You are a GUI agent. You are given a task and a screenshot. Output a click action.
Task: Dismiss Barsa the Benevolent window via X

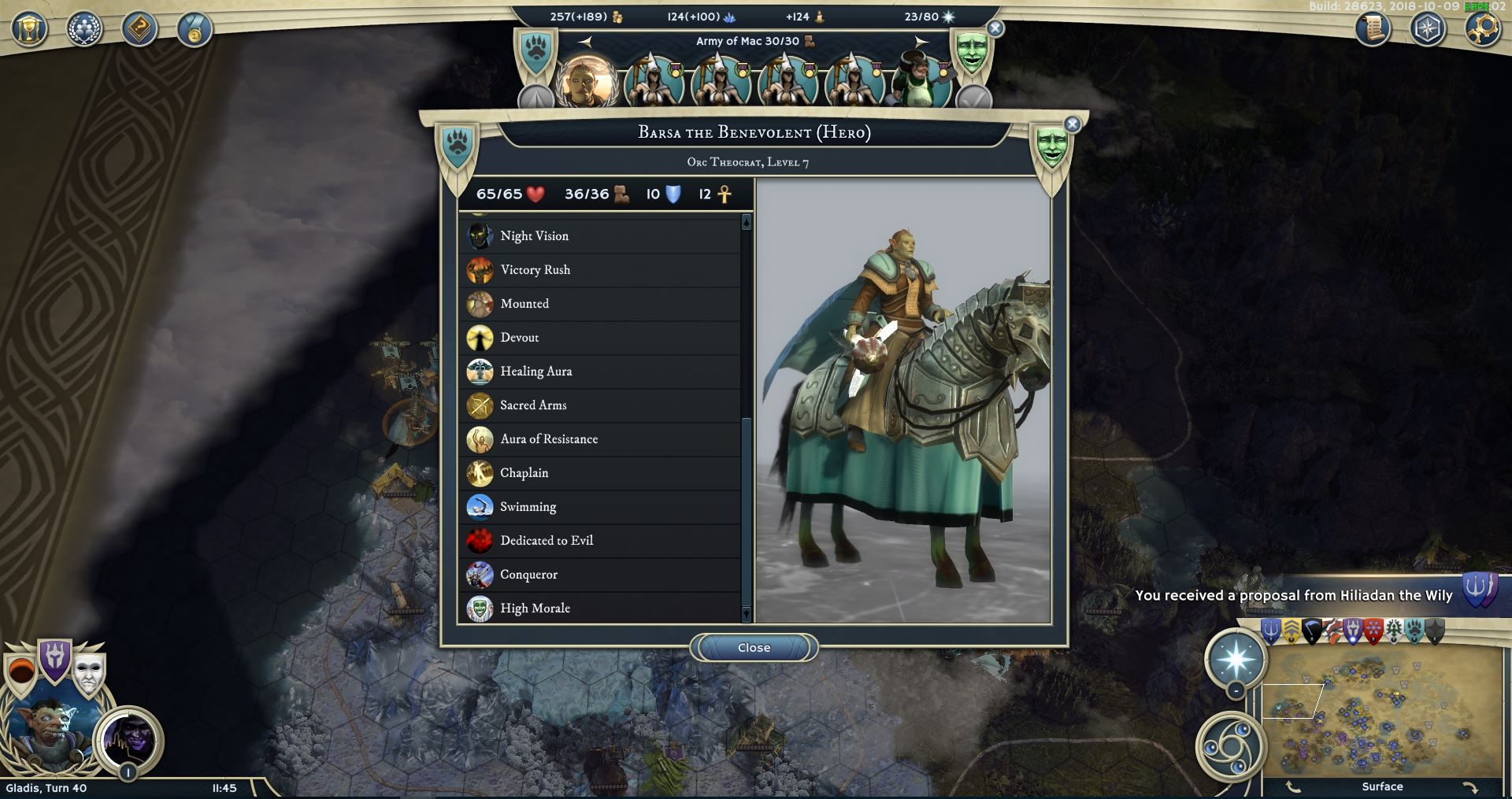click(x=1072, y=124)
